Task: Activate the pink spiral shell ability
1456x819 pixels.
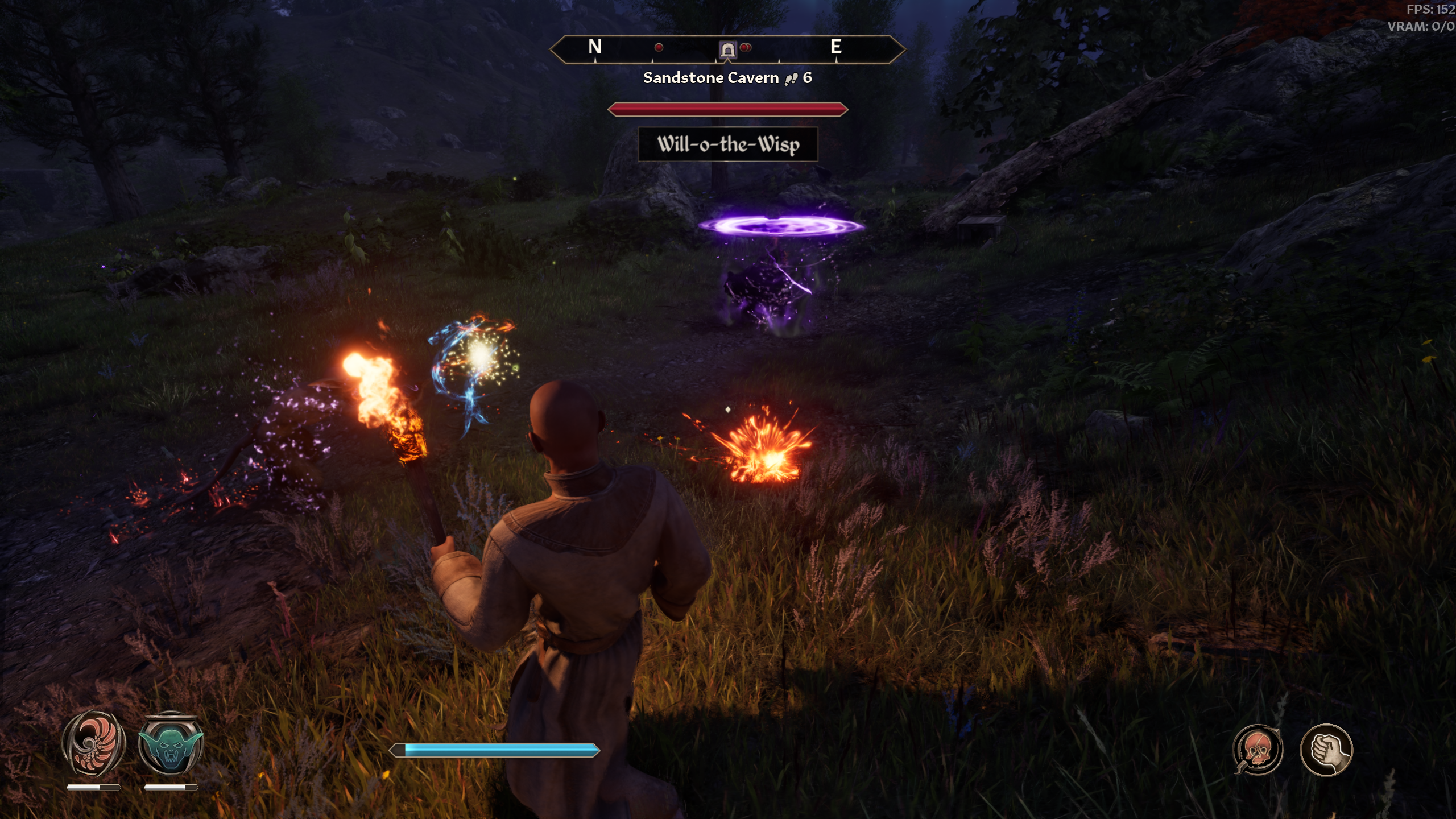Action: tap(93, 744)
